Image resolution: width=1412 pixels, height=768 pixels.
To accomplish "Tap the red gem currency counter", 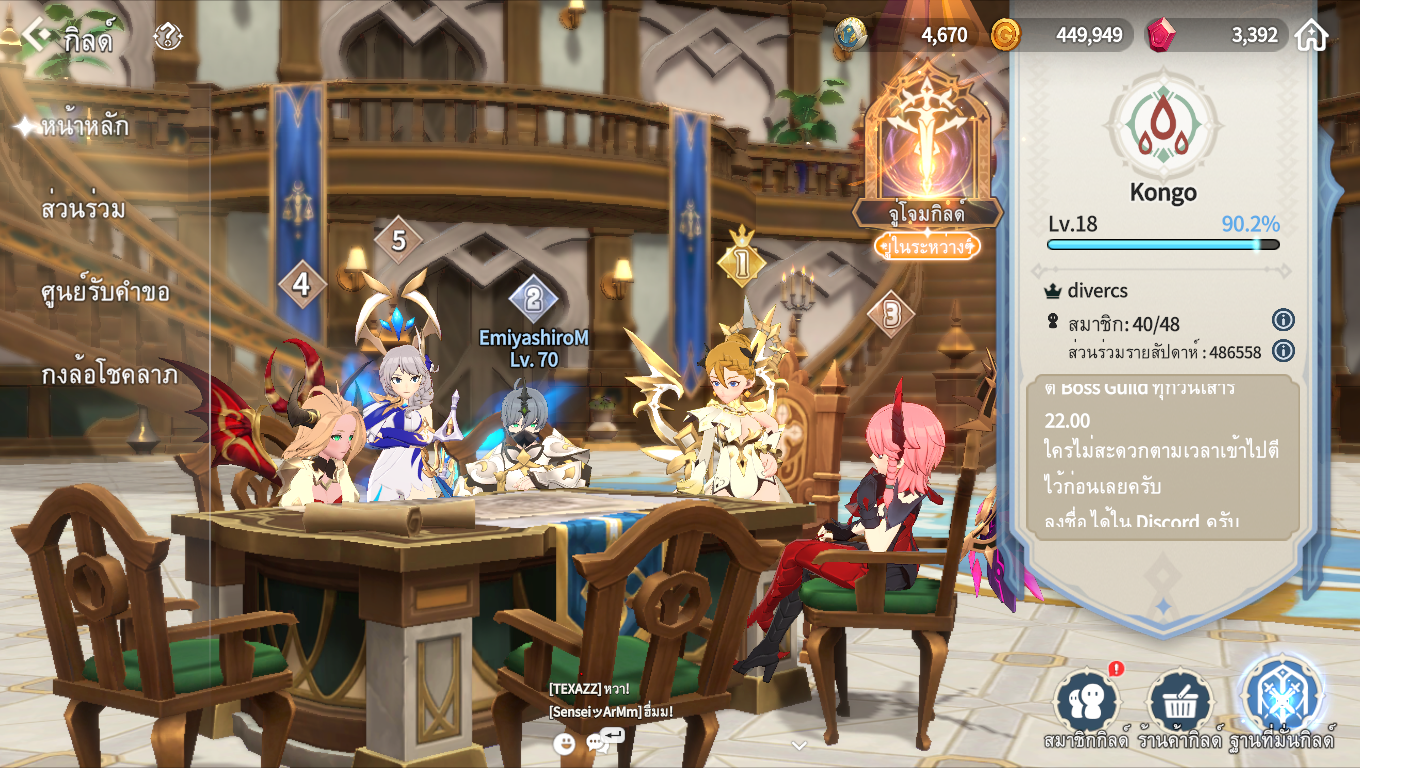I will [1218, 35].
